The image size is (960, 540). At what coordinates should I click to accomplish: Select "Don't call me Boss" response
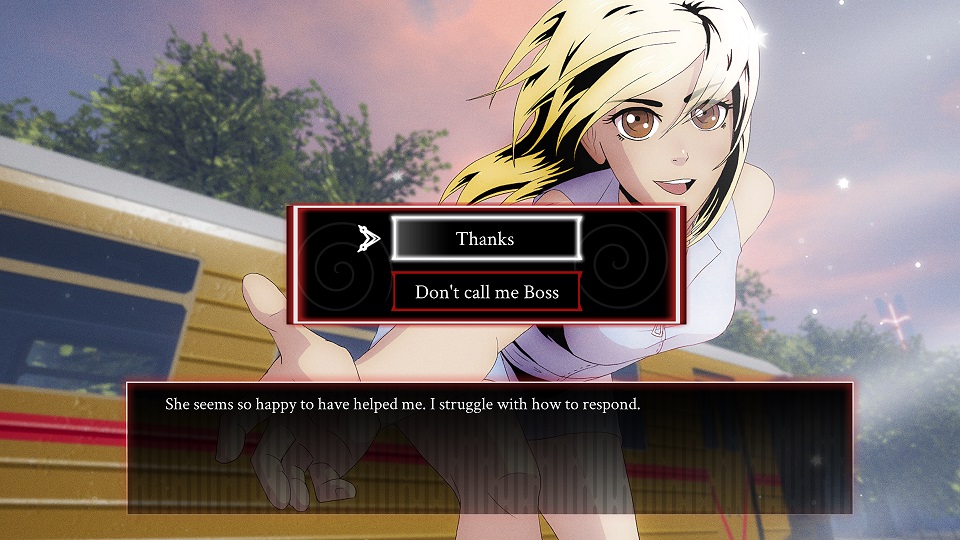coord(486,292)
